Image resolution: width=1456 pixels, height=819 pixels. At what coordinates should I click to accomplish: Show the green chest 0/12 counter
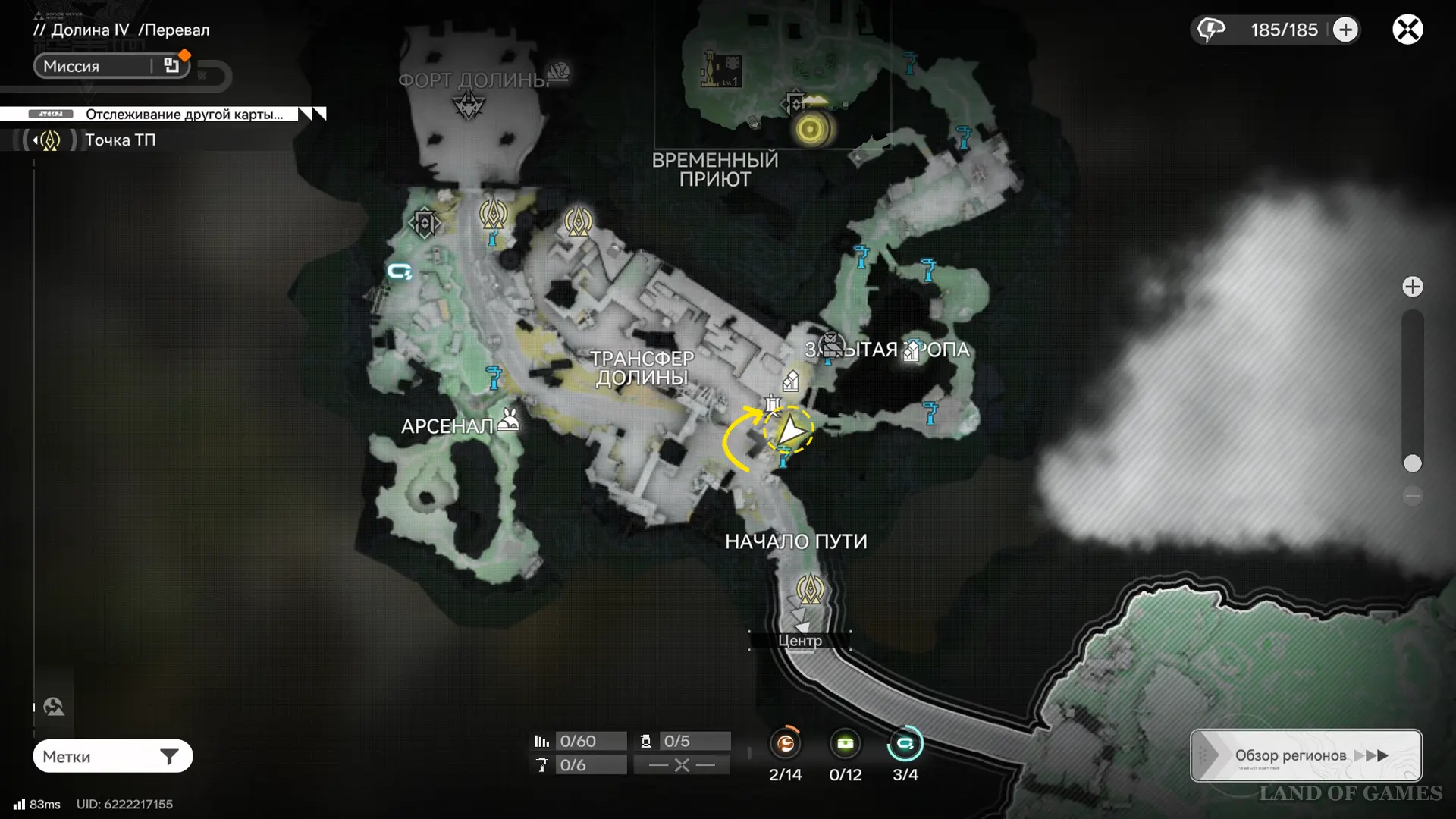(845, 744)
